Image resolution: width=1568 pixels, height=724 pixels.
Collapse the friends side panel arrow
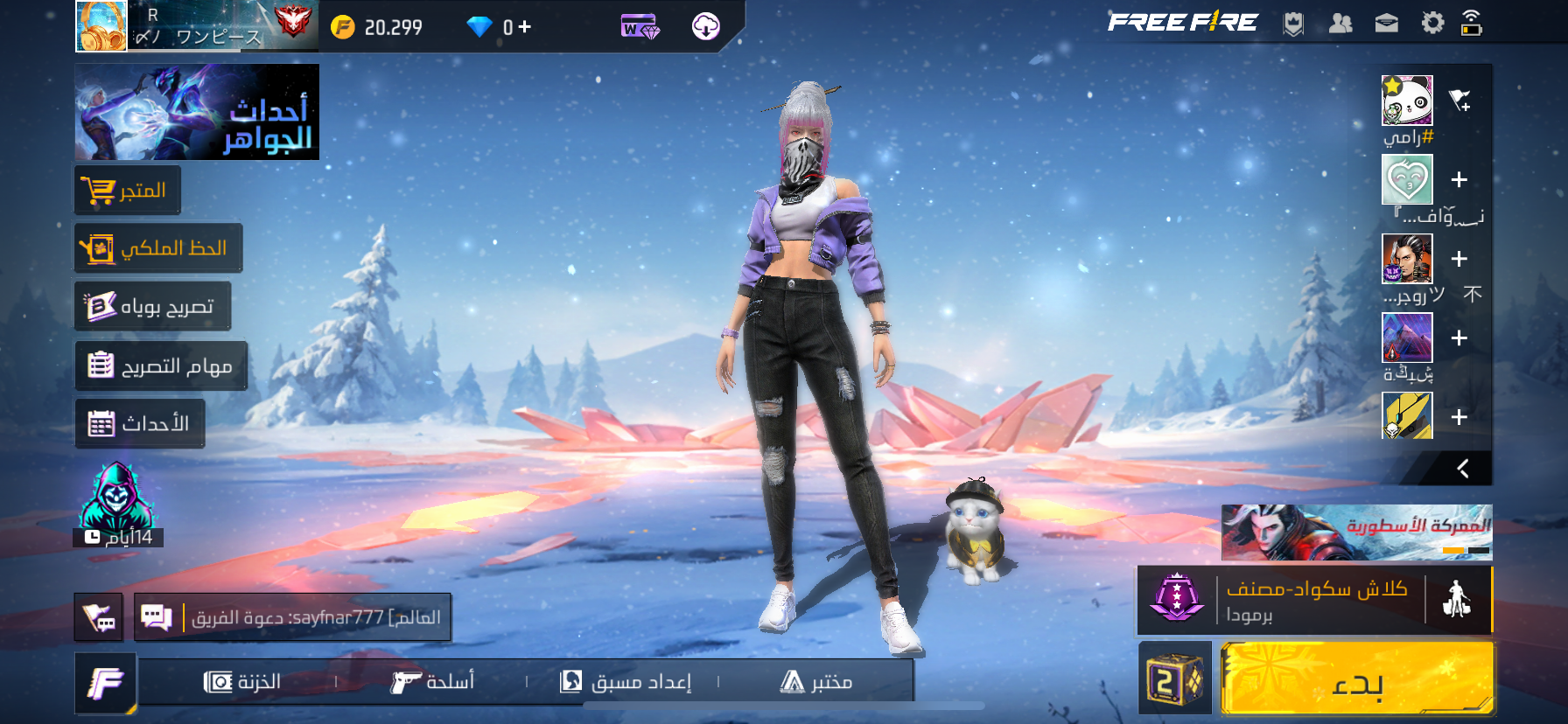(x=1462, y=469)
